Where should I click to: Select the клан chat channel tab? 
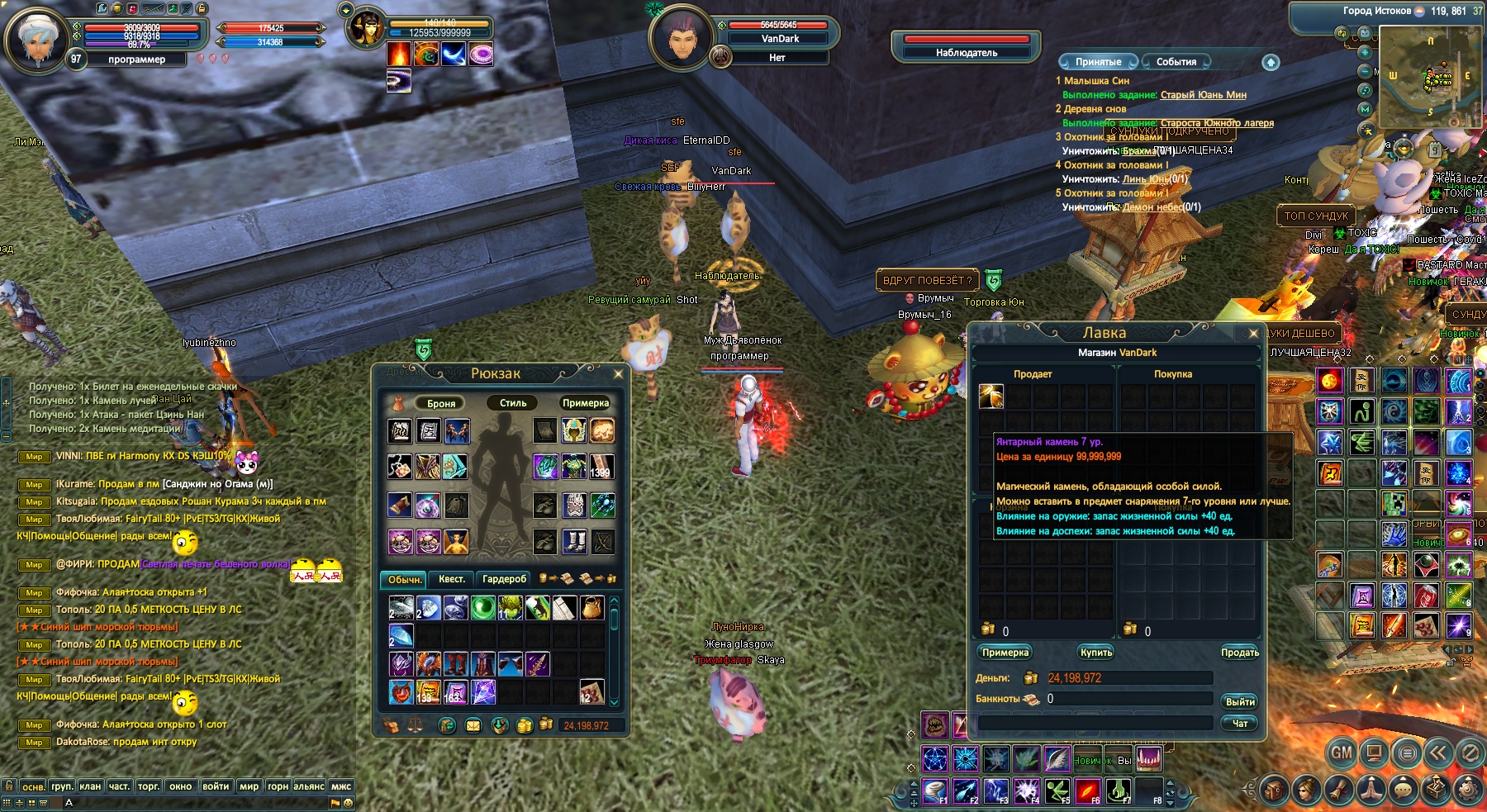pyautogui.click(x=90, y=786)
